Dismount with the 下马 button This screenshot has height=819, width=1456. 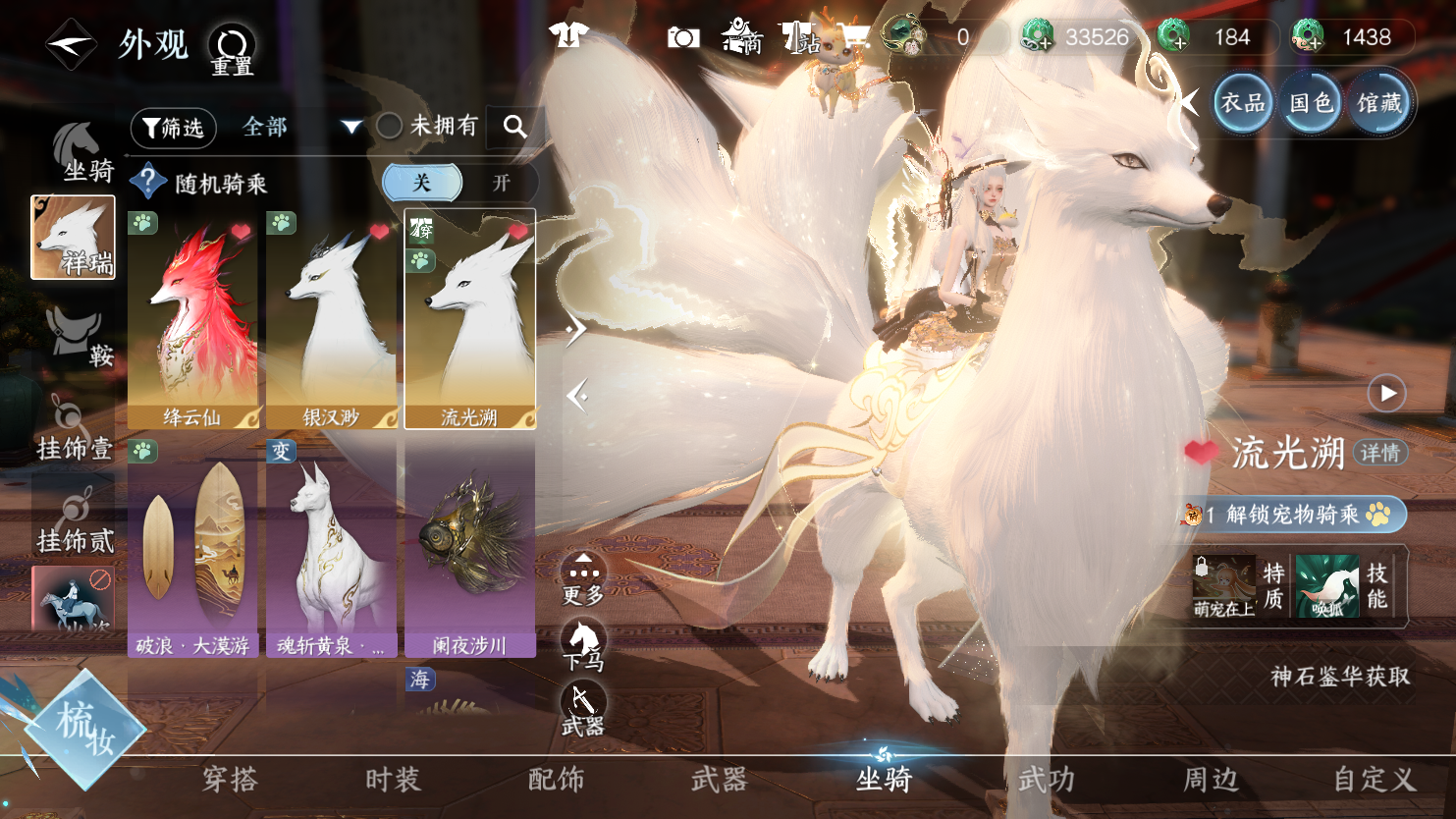(x=583, y=643)
